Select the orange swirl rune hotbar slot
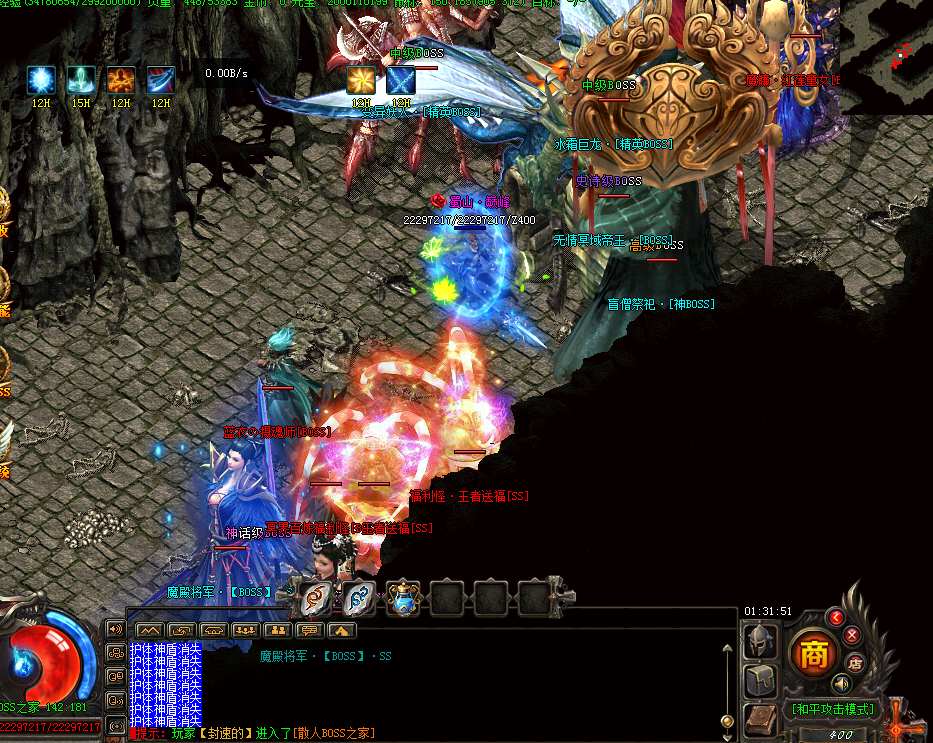The height and width of the screenshot is (743, 933). pyautogui.click(x=316, y=598)
